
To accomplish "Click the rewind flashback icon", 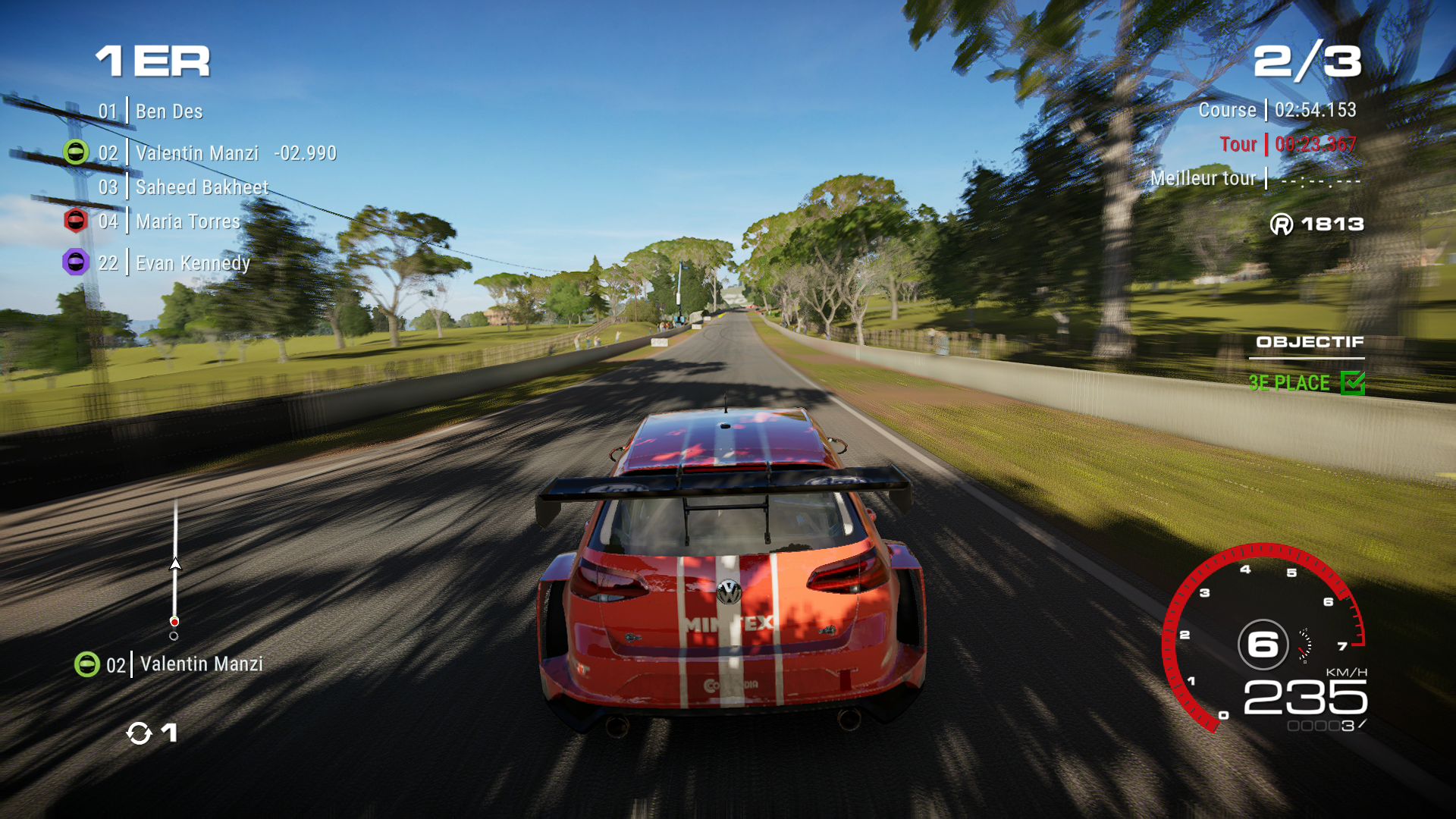I will coord(140,733).
